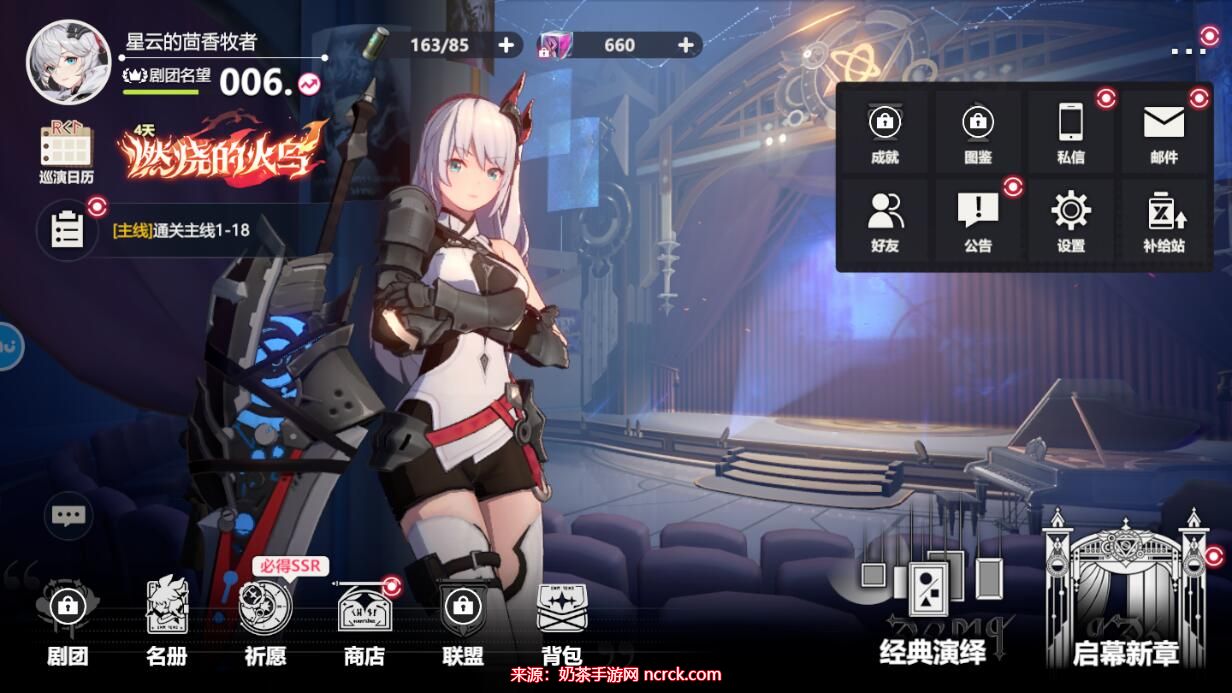
Task: Visit the 补给站 supply station
Action: [x=1164, y=221]
